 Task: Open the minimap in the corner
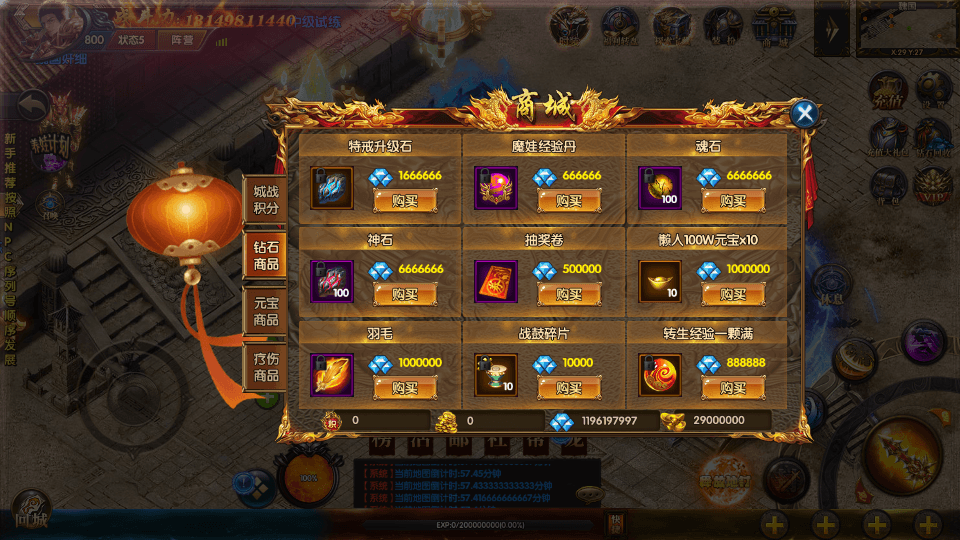(x=907, y=28)
